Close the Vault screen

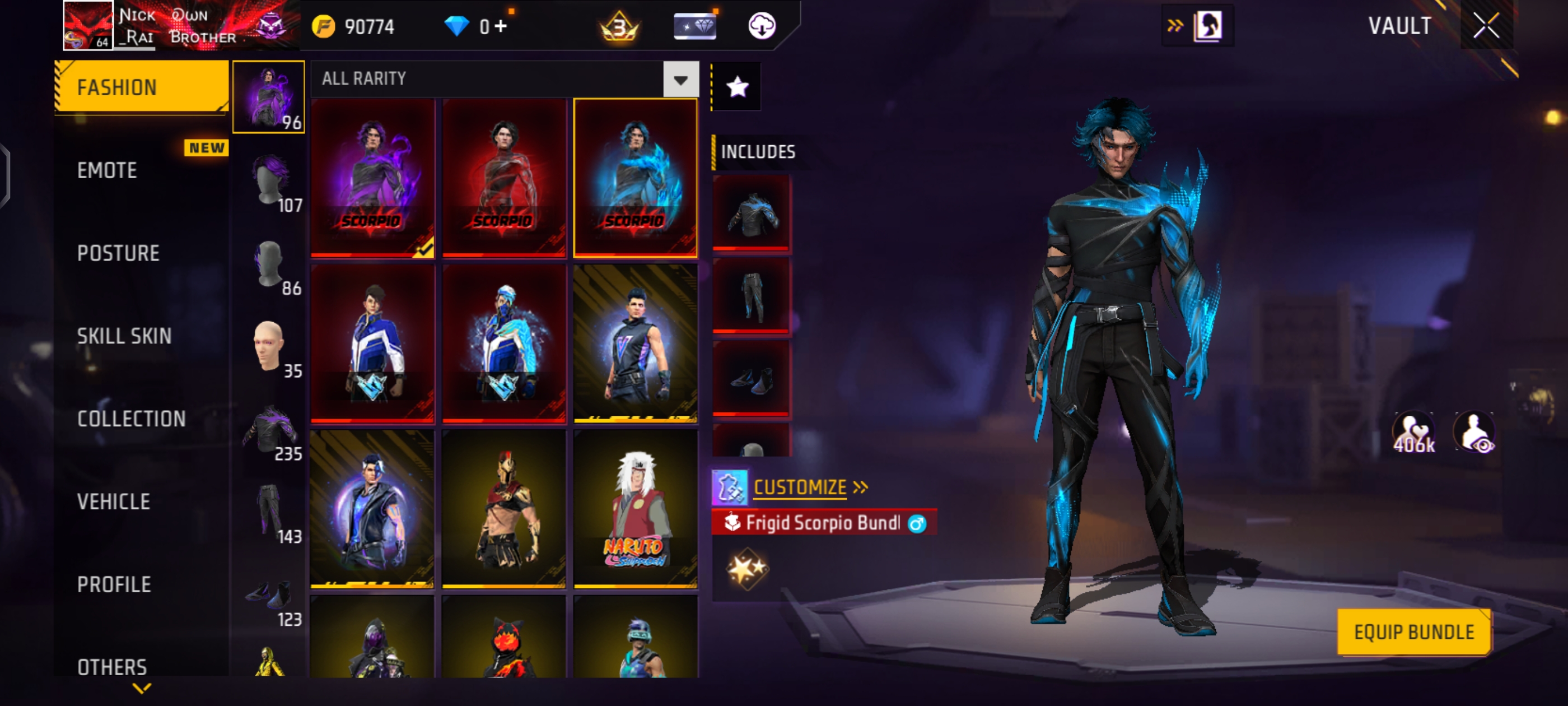(x=1486, y=26)
